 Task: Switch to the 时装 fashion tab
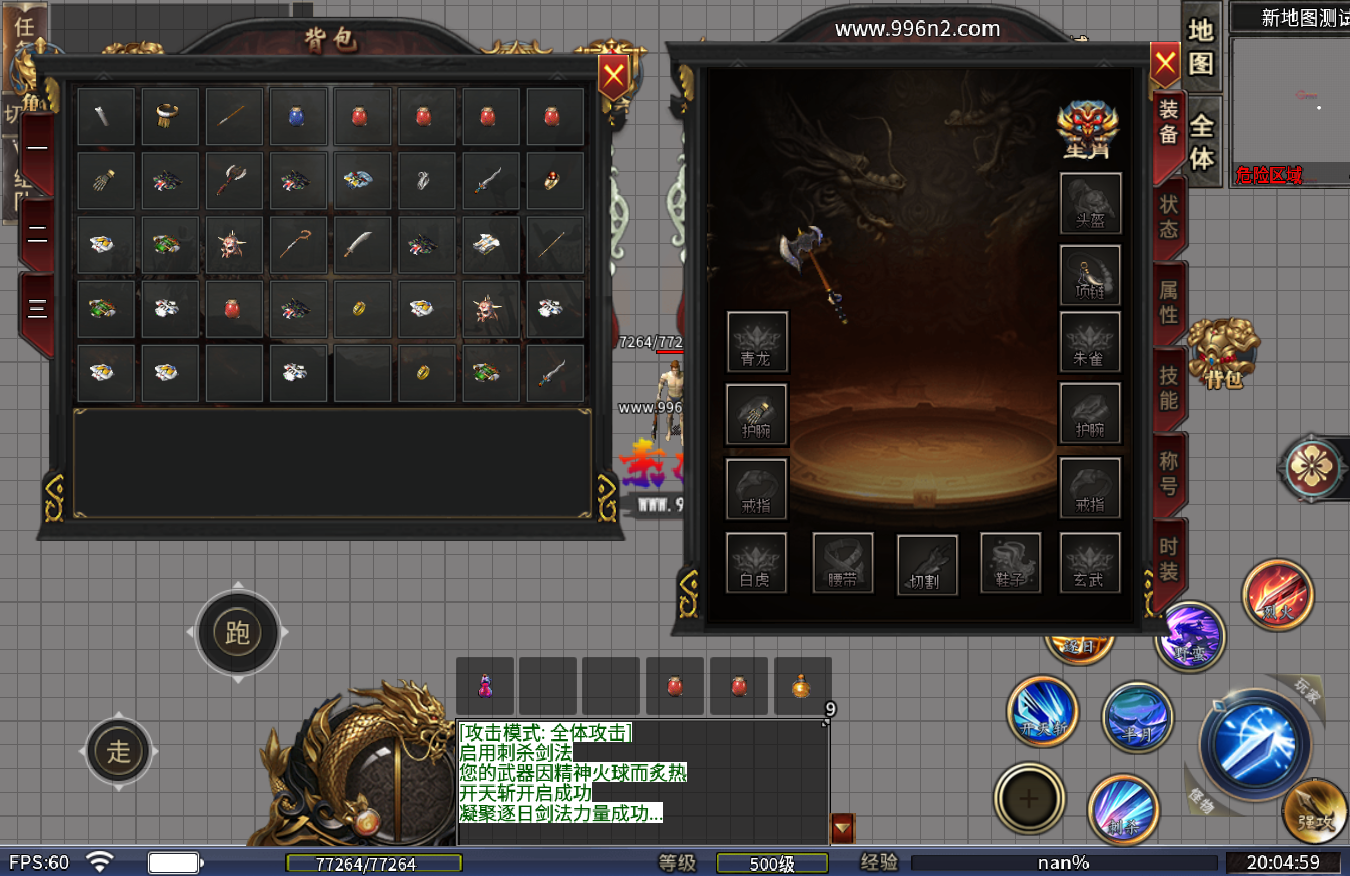[1169, 560]
